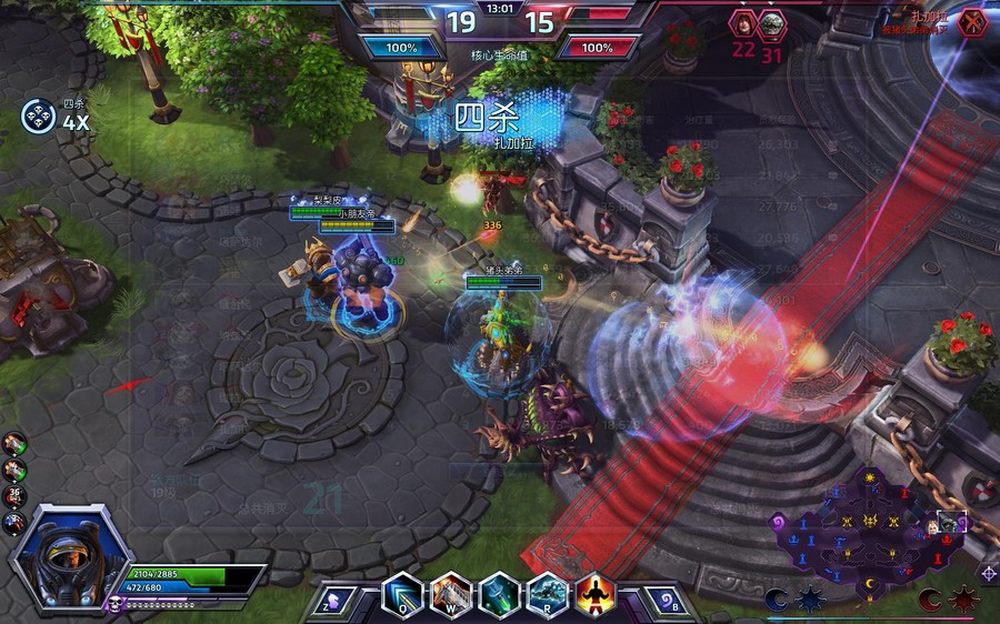Trigger the green canister ability

tap(499, 596)
